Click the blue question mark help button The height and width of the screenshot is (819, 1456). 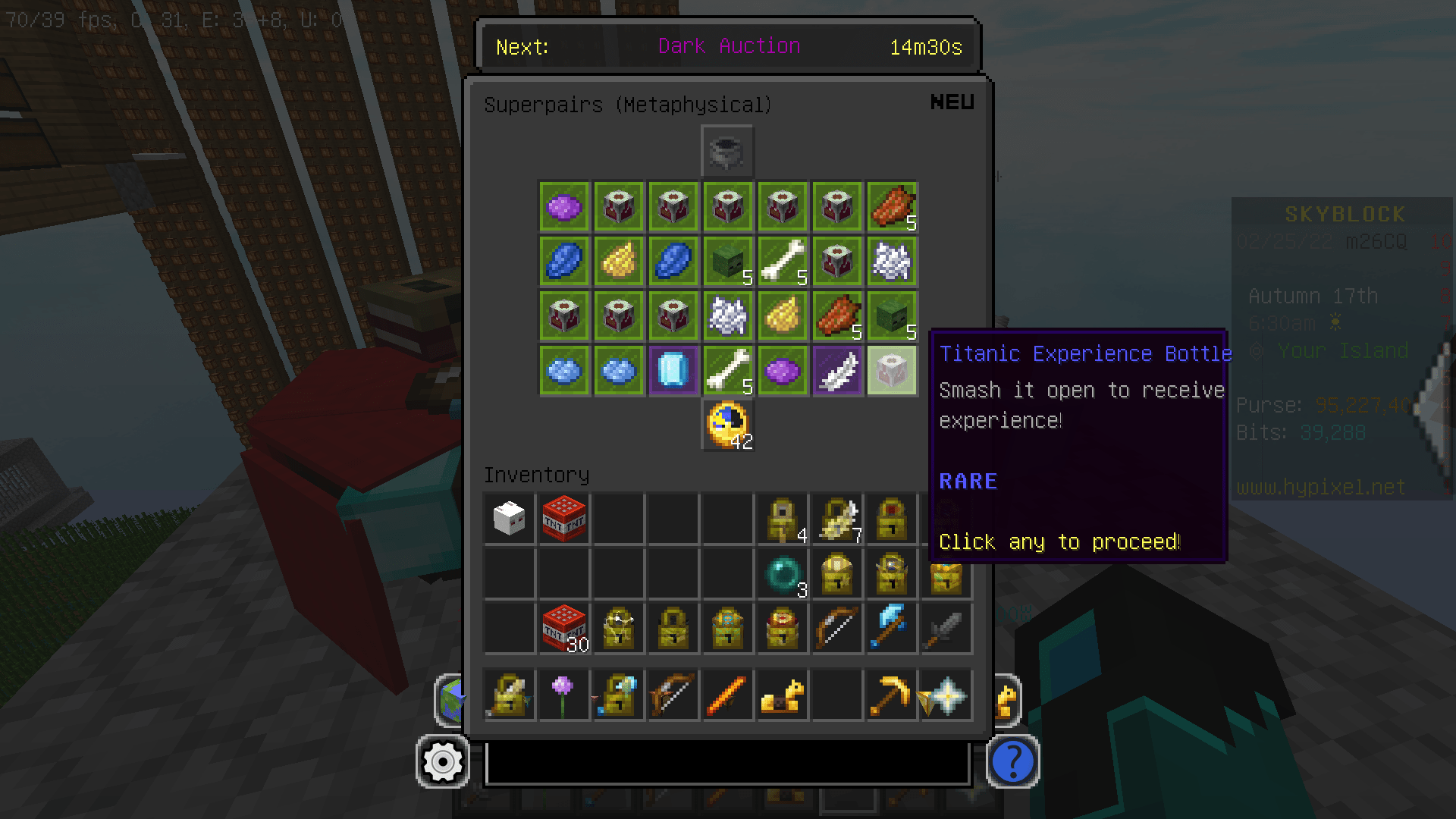pyautogui.click(x=1013, y=762)
